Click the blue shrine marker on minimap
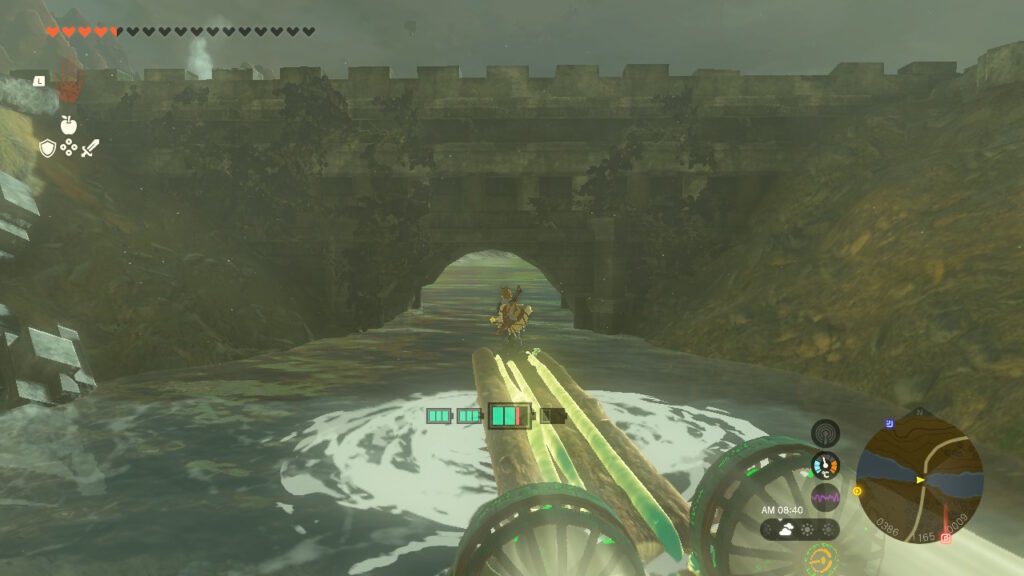 pyautogui.click(x=890, y=425)
